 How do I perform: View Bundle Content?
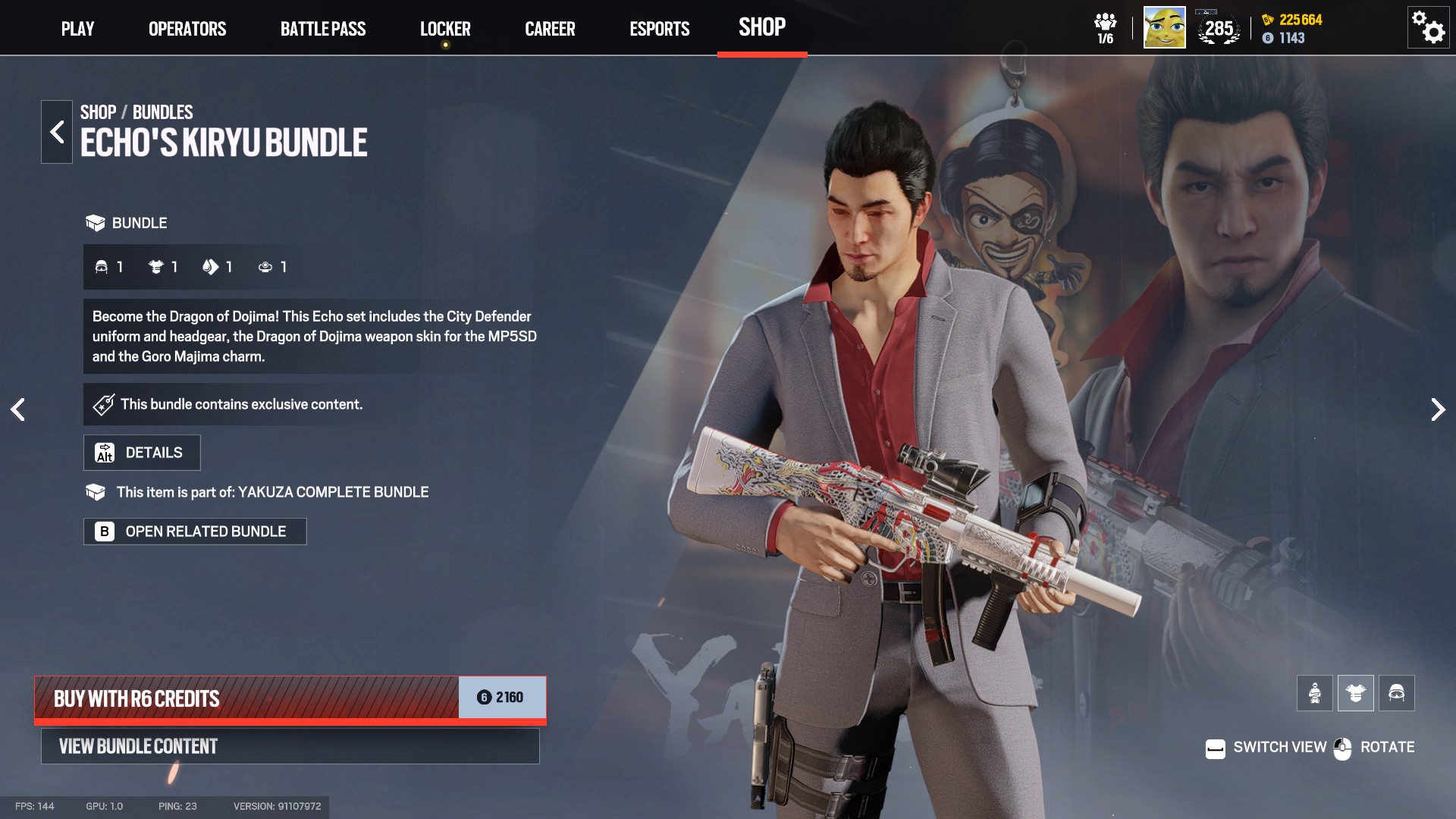[x=290, y=746]
